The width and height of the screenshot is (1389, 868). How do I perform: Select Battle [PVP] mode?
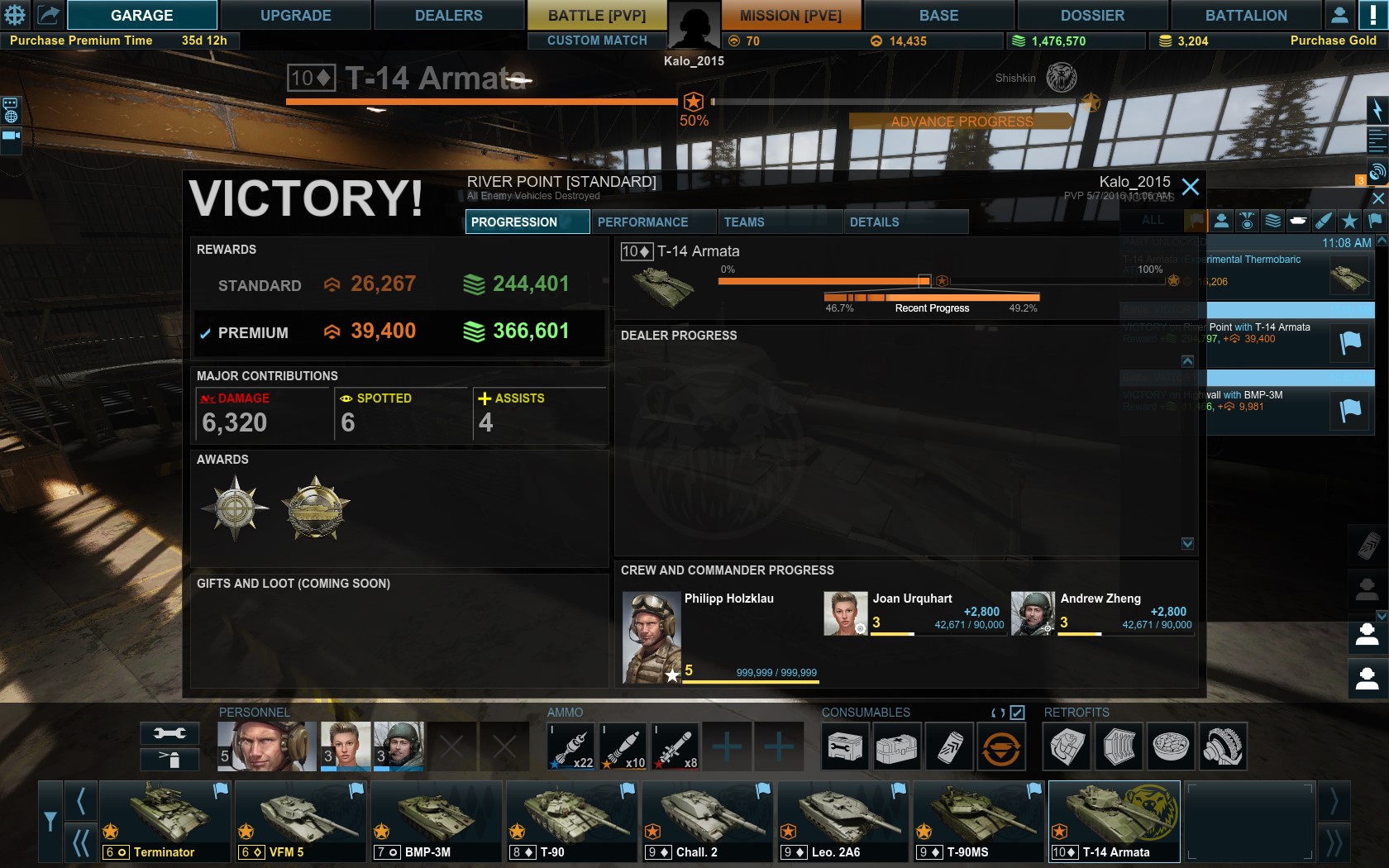(x=596, y=15)
